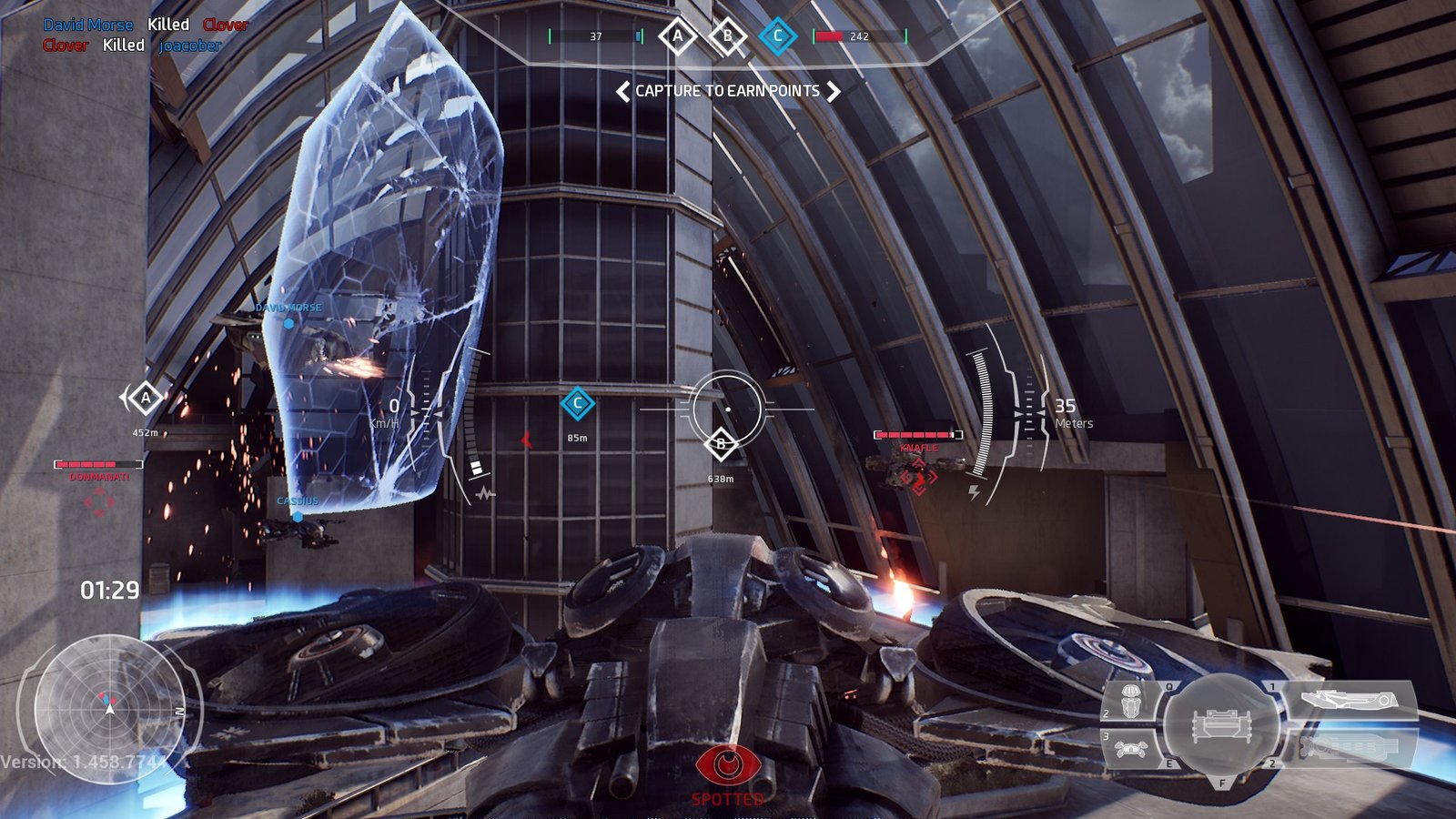1456x819 pixels.
Task: Click the red Spotted eye indicator
Action: click(727, 764)
